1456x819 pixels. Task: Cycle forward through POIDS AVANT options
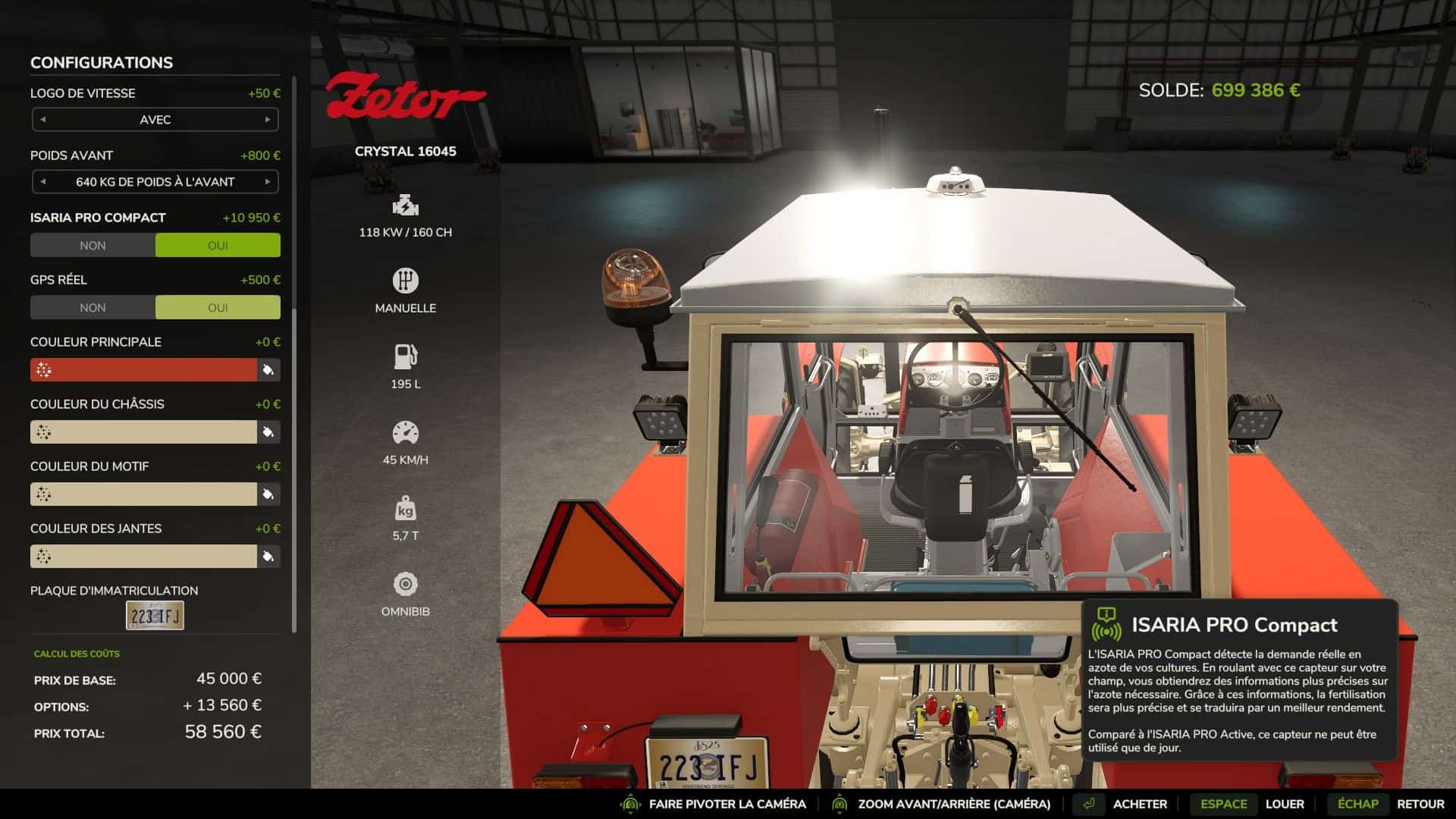[x=269, y=181]
